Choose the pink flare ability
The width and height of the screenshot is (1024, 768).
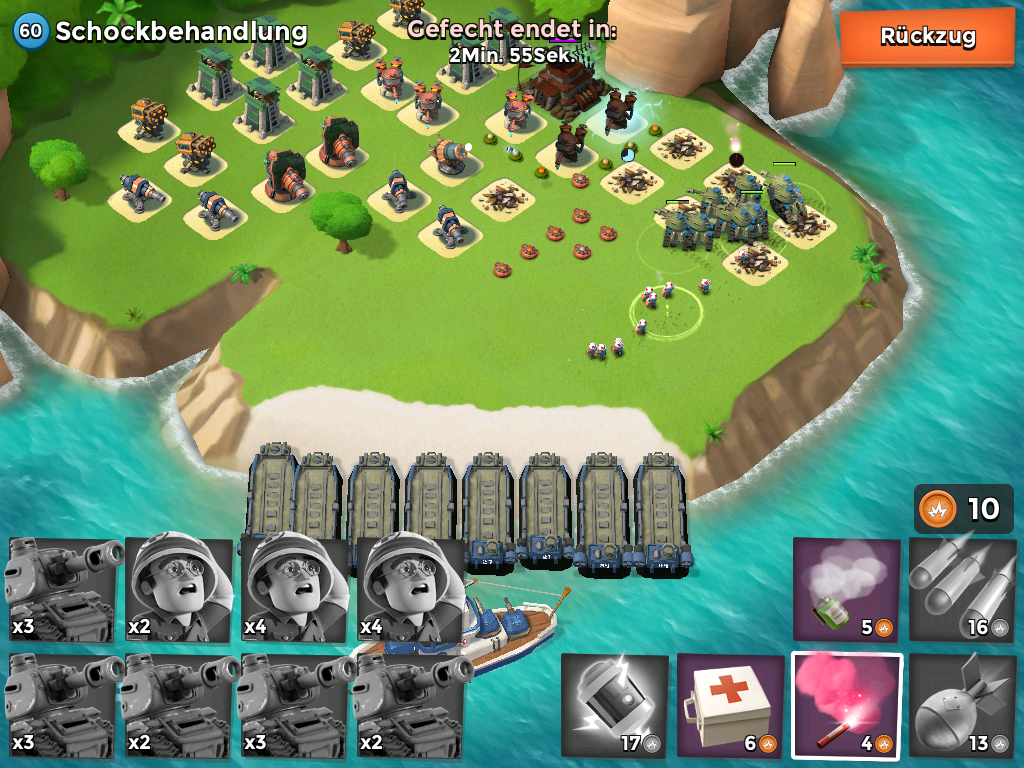pyautogui.click(x=846, y=705)
